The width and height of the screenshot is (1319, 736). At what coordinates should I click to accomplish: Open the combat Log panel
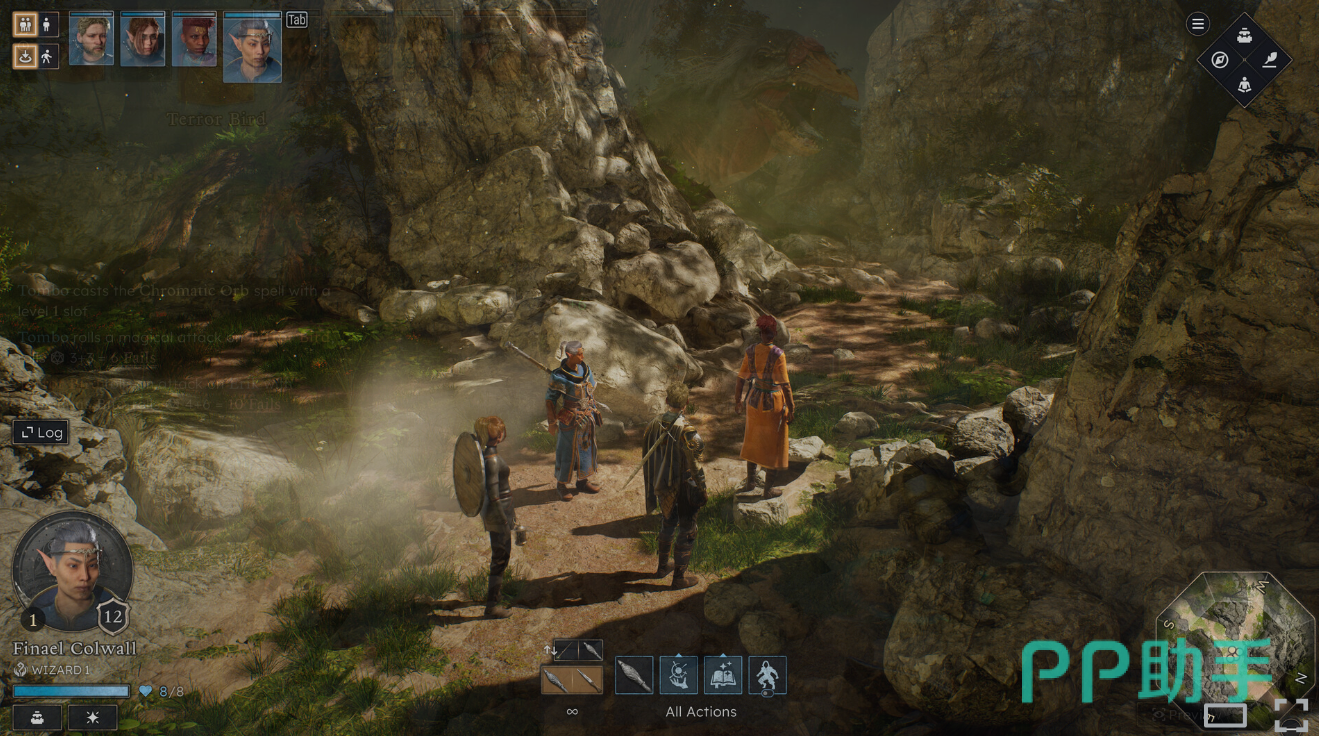point(41,432)
